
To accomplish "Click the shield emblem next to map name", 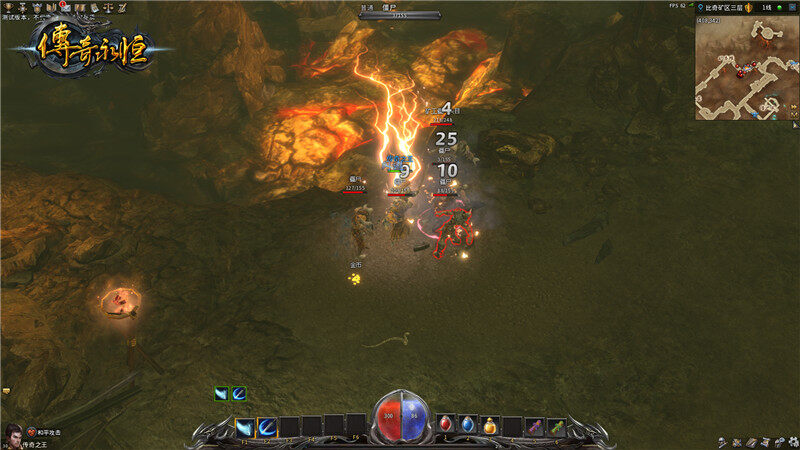I will pyautogui.click(x=747, y=6).
